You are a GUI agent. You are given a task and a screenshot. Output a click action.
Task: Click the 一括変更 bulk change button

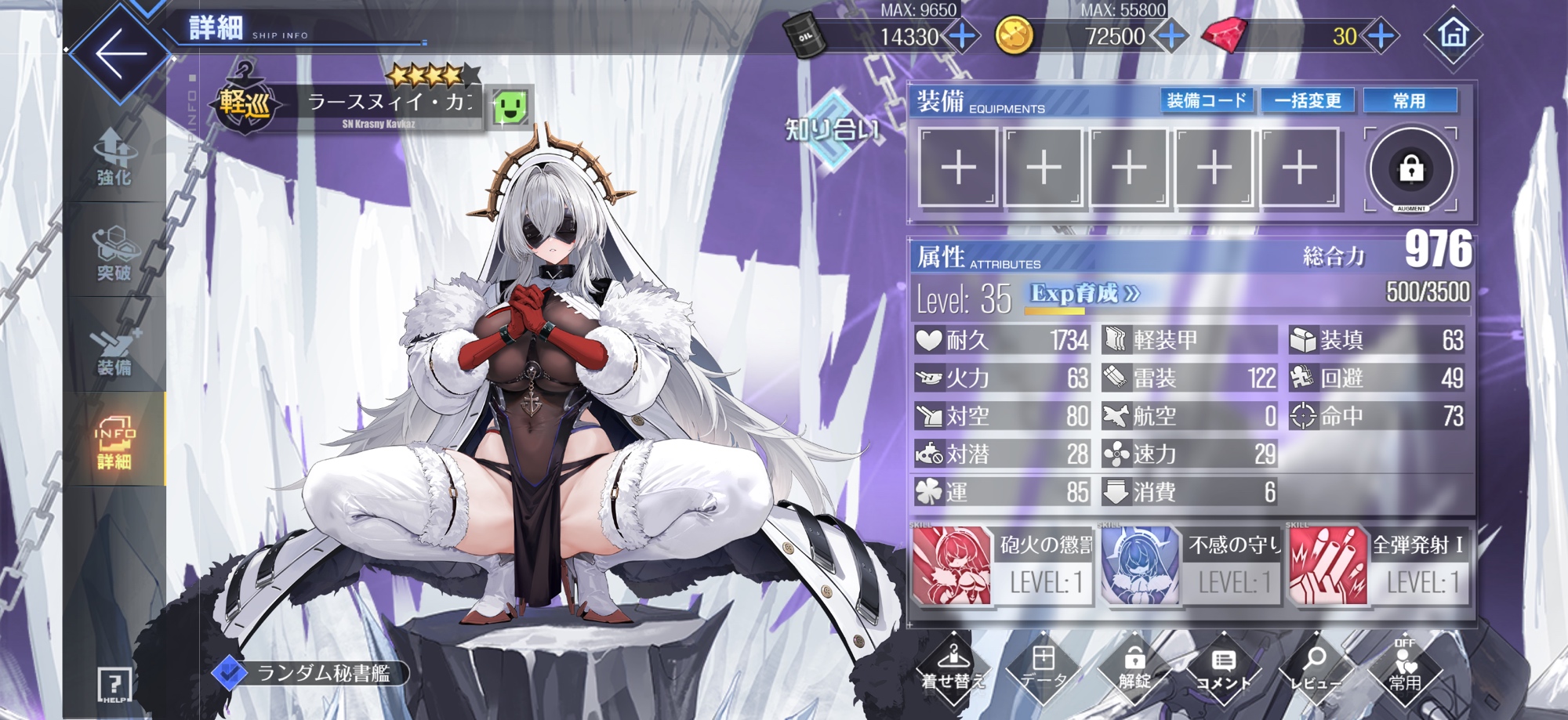[x=1307, y=101]
